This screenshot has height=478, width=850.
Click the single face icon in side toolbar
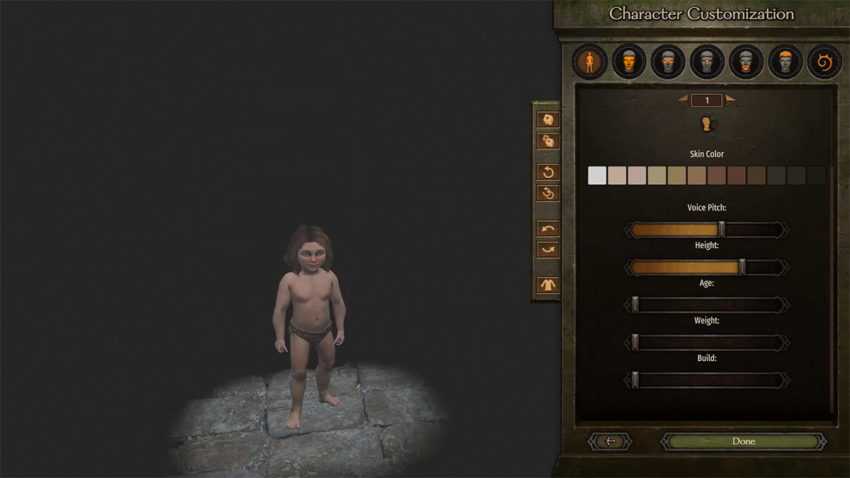pyautogui.click(x=547, y=119)
